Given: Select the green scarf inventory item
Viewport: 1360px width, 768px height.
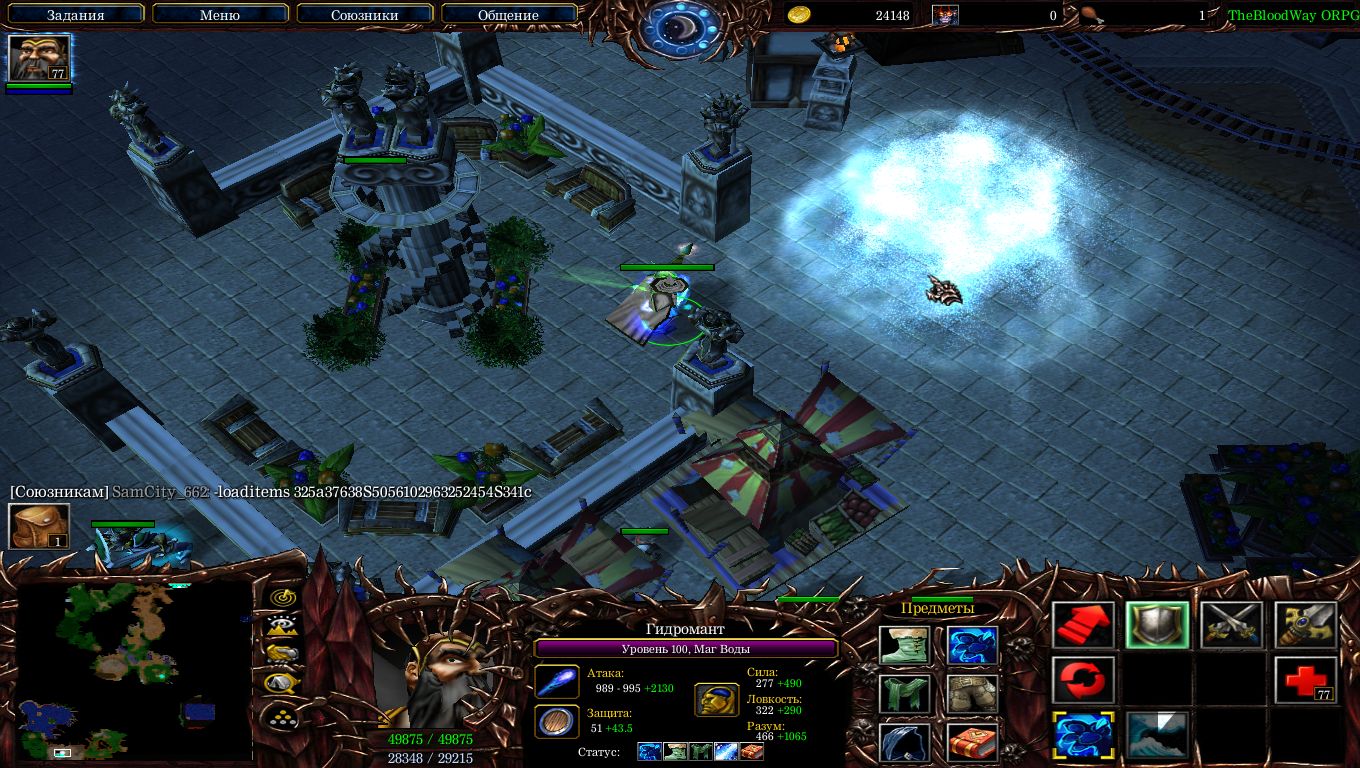Looking at the screenshot, I should [906, 694].
